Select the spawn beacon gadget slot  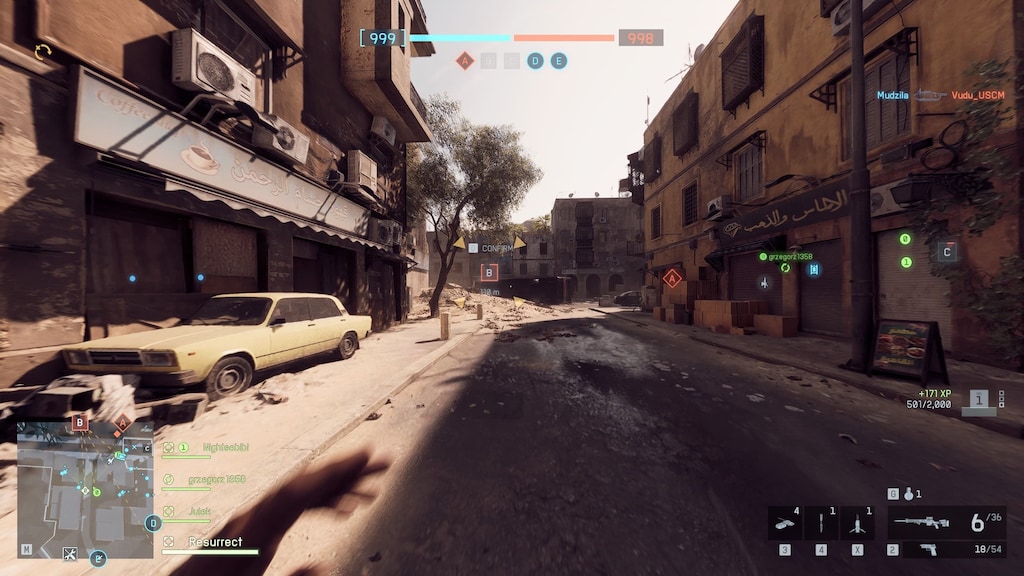pos(857,524)
